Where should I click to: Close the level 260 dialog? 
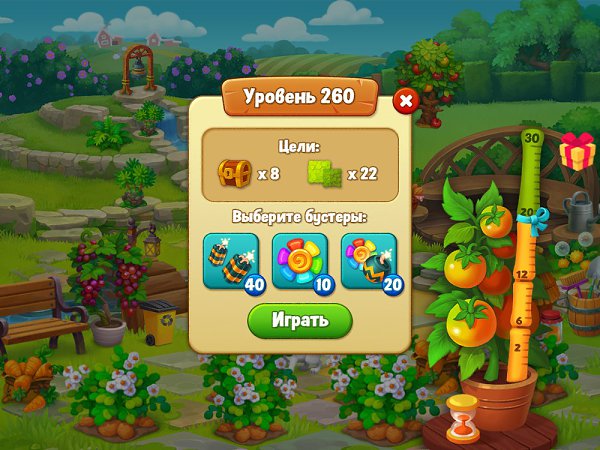click(405, 101)
